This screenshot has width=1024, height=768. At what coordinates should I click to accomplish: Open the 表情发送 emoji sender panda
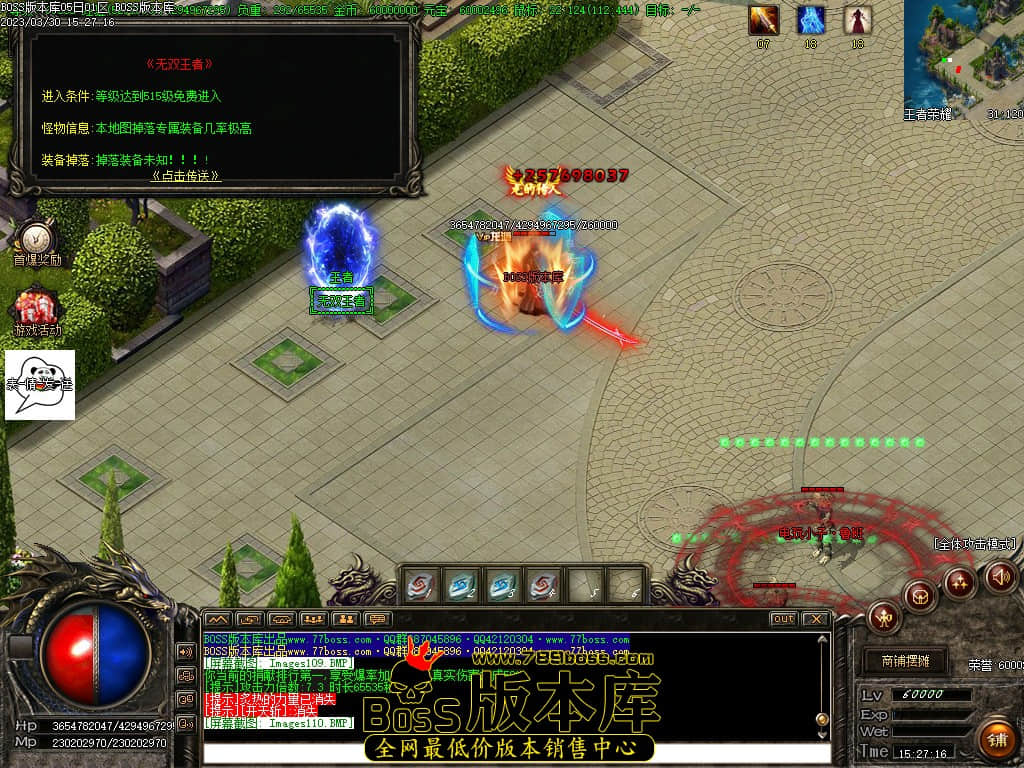point(40,384)
